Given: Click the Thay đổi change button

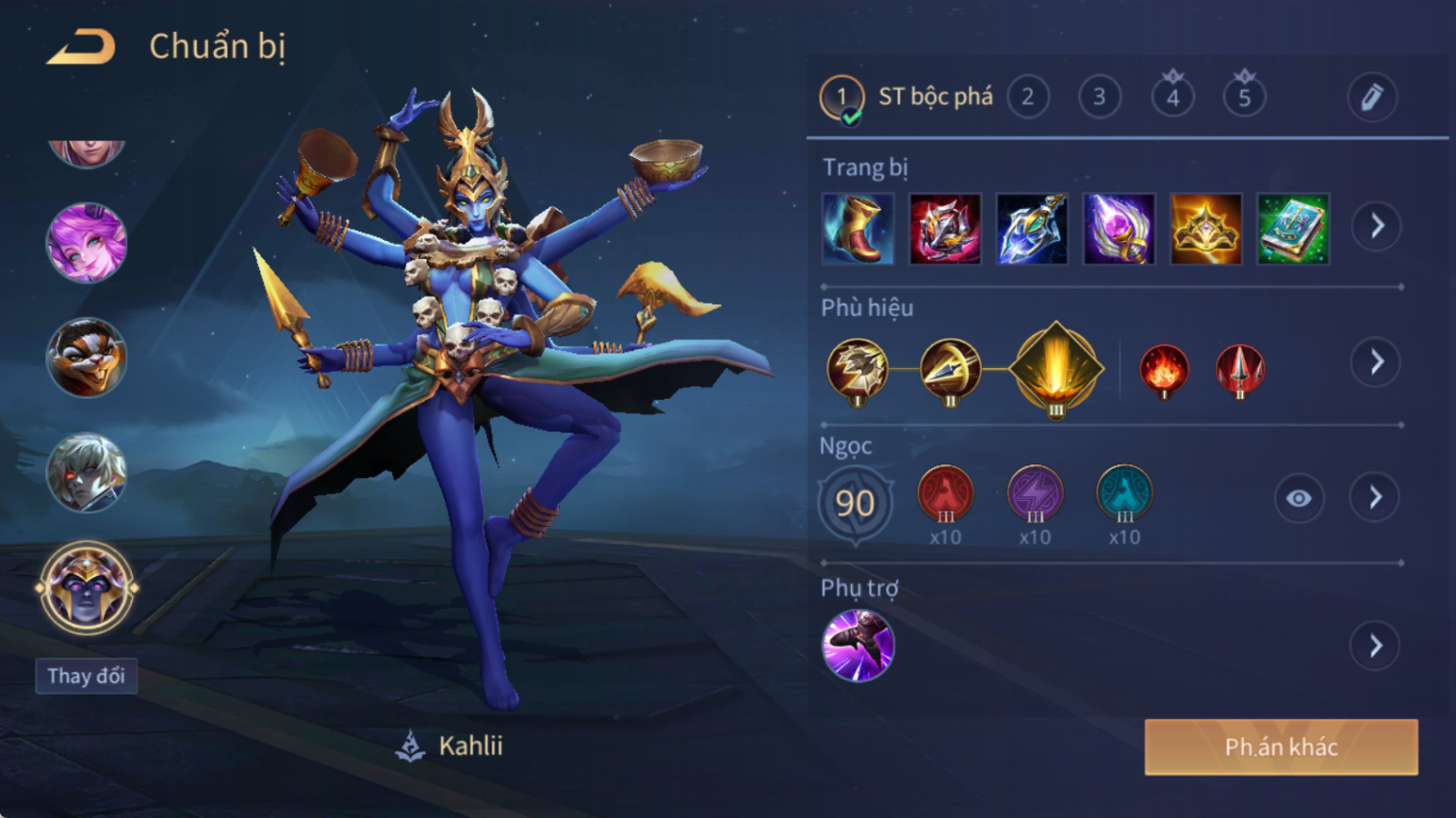Looking at the screenshot, I should pos(87,675).
